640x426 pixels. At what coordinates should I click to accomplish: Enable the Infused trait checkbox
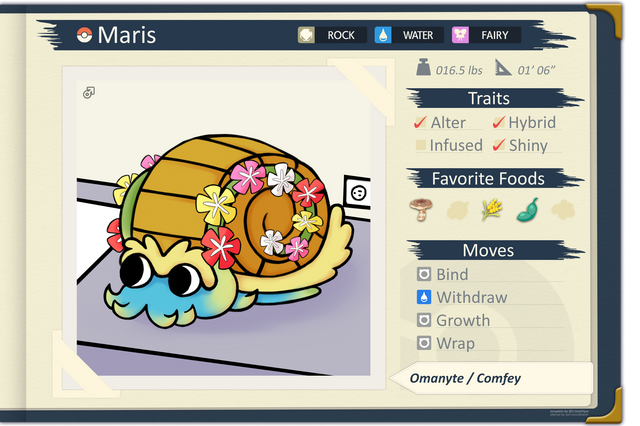point(421,146)
